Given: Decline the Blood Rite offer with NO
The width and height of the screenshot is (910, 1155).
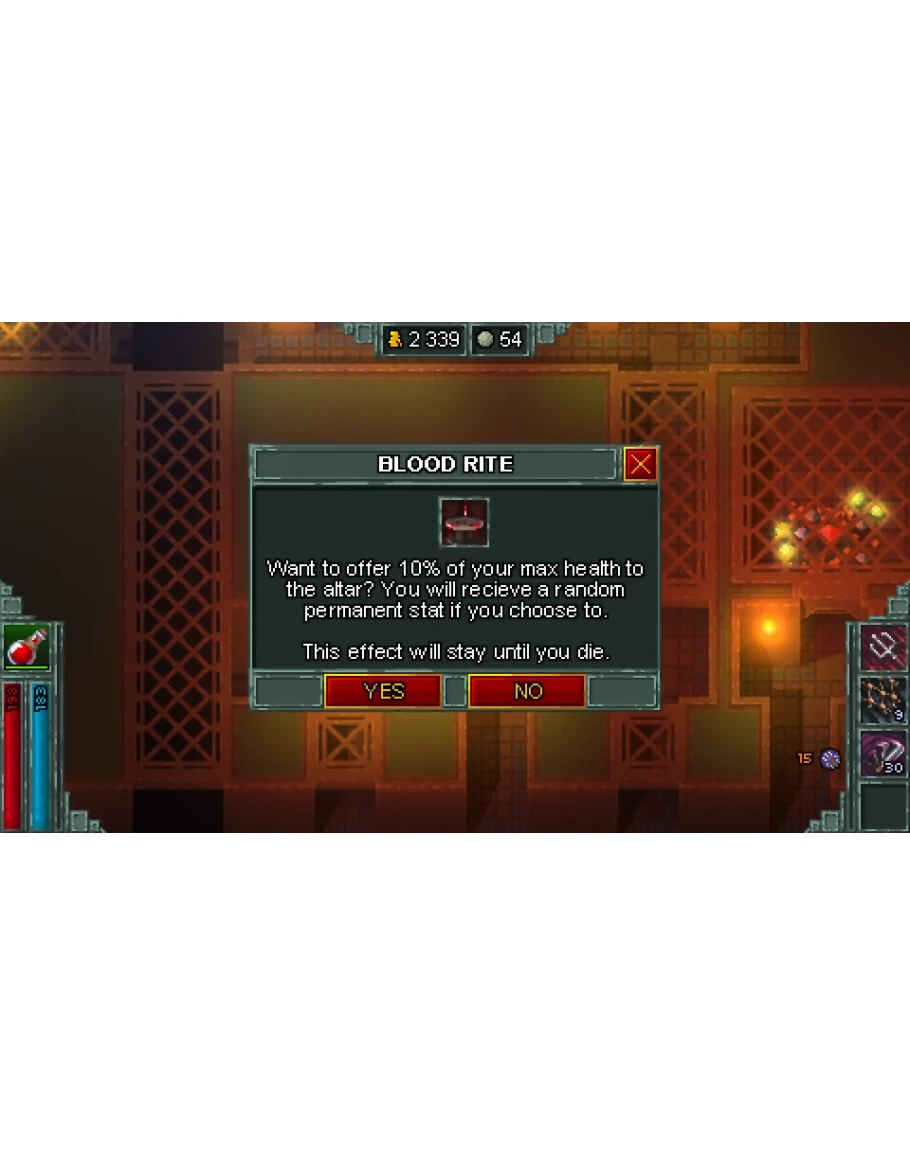Looking at the screenshot, I should [x=527, y=691].
